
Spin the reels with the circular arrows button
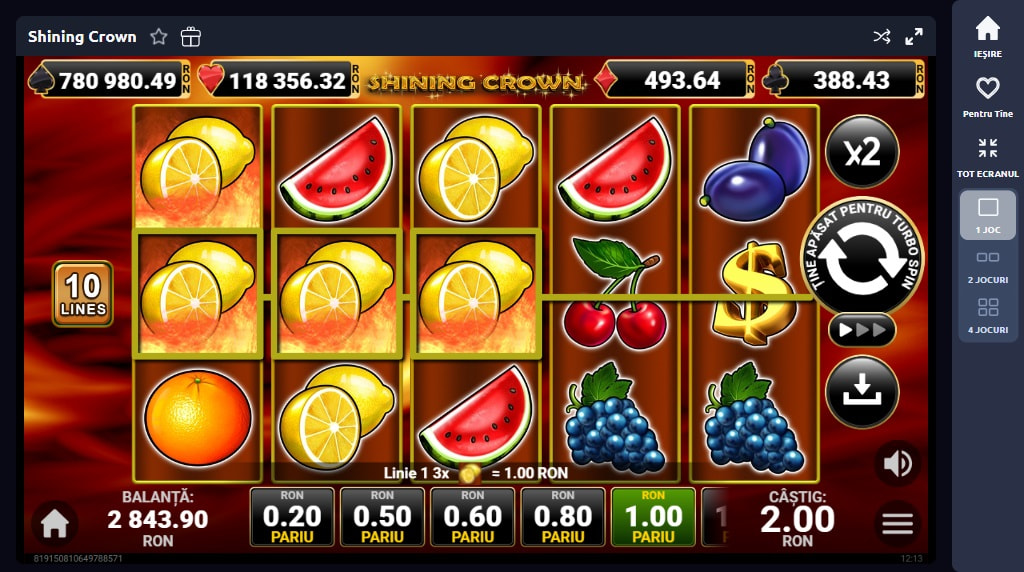coord(862,258)
